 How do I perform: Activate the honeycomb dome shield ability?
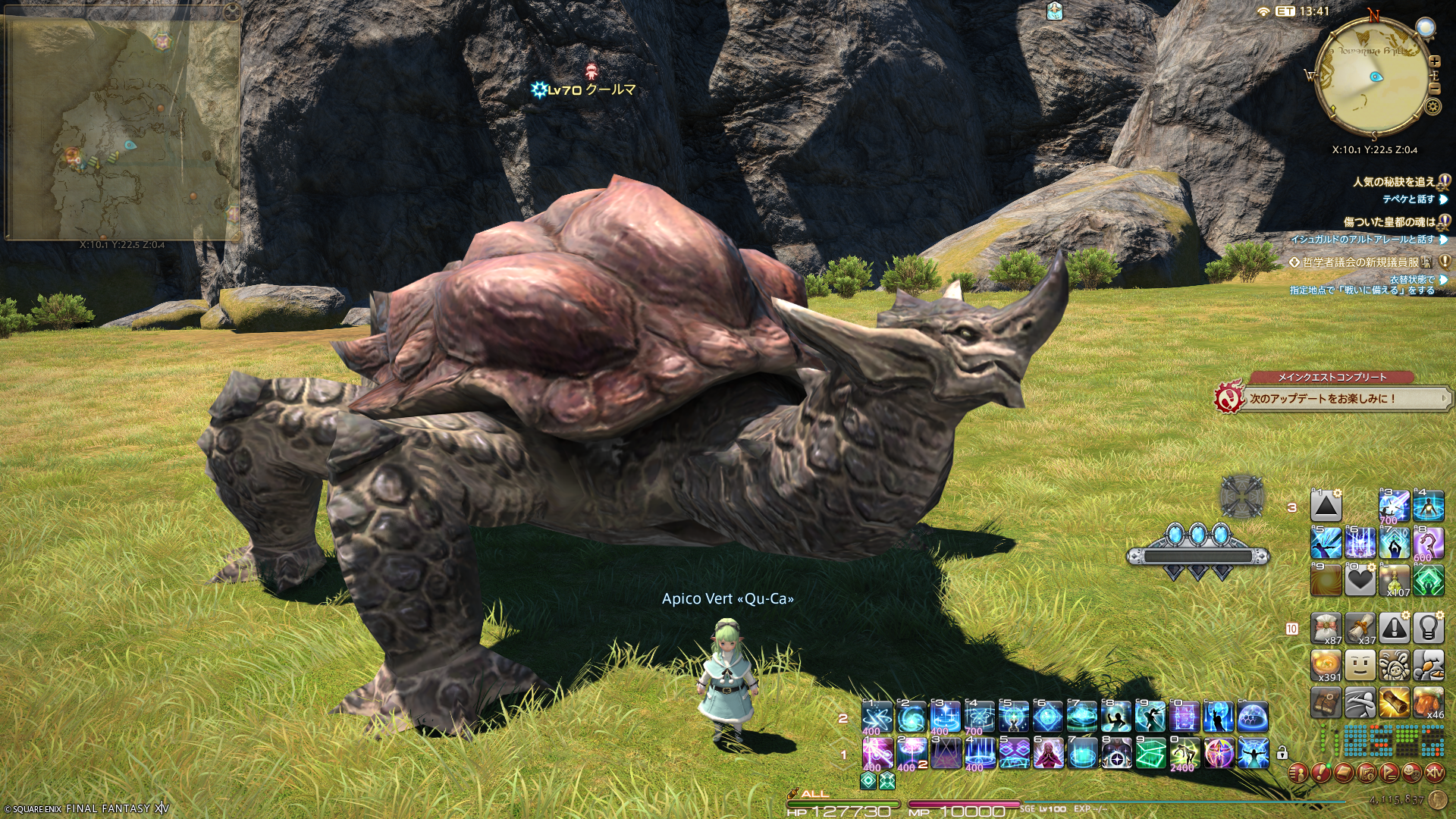[x=1253, y=717]
